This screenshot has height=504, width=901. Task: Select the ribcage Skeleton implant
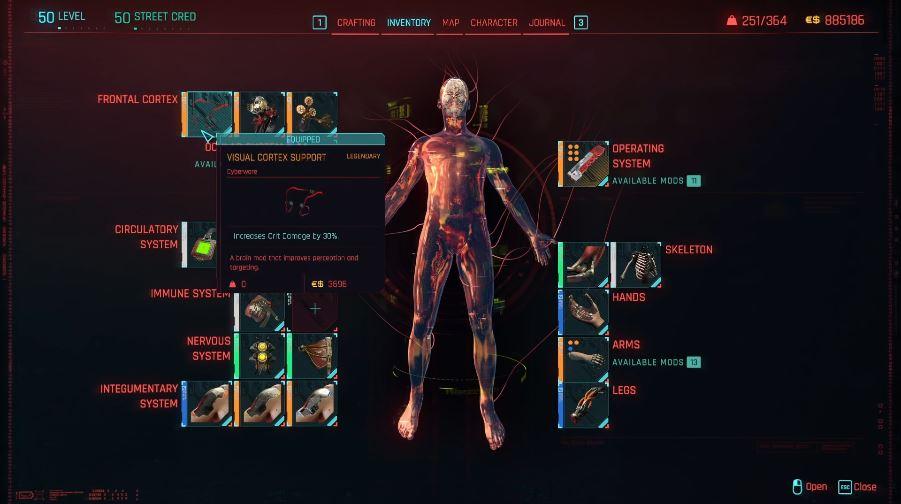636,265
